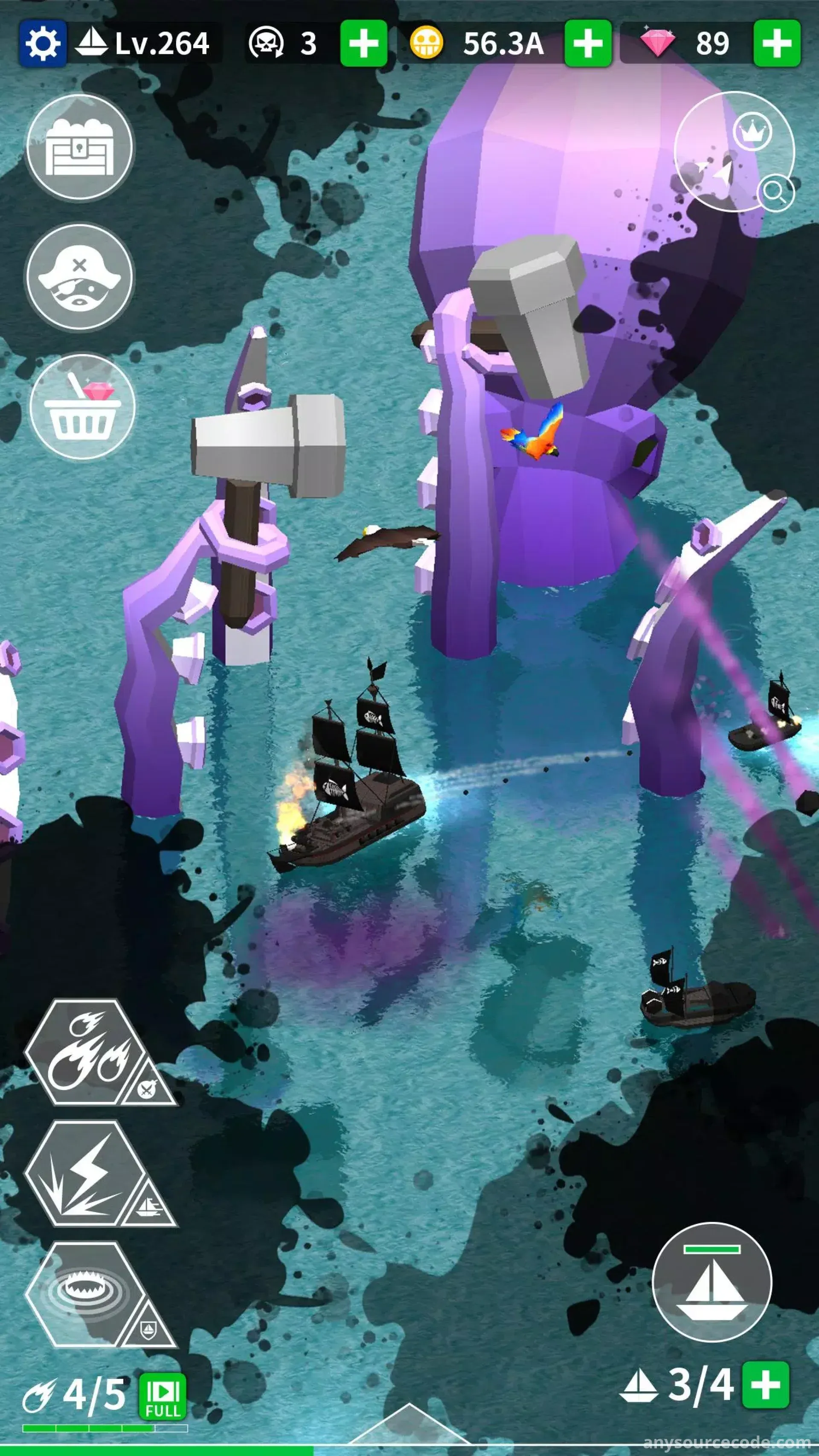Activate the fireball meteor skill
This screenshot has height=1456, width=819.
[x=85, y=1052]
